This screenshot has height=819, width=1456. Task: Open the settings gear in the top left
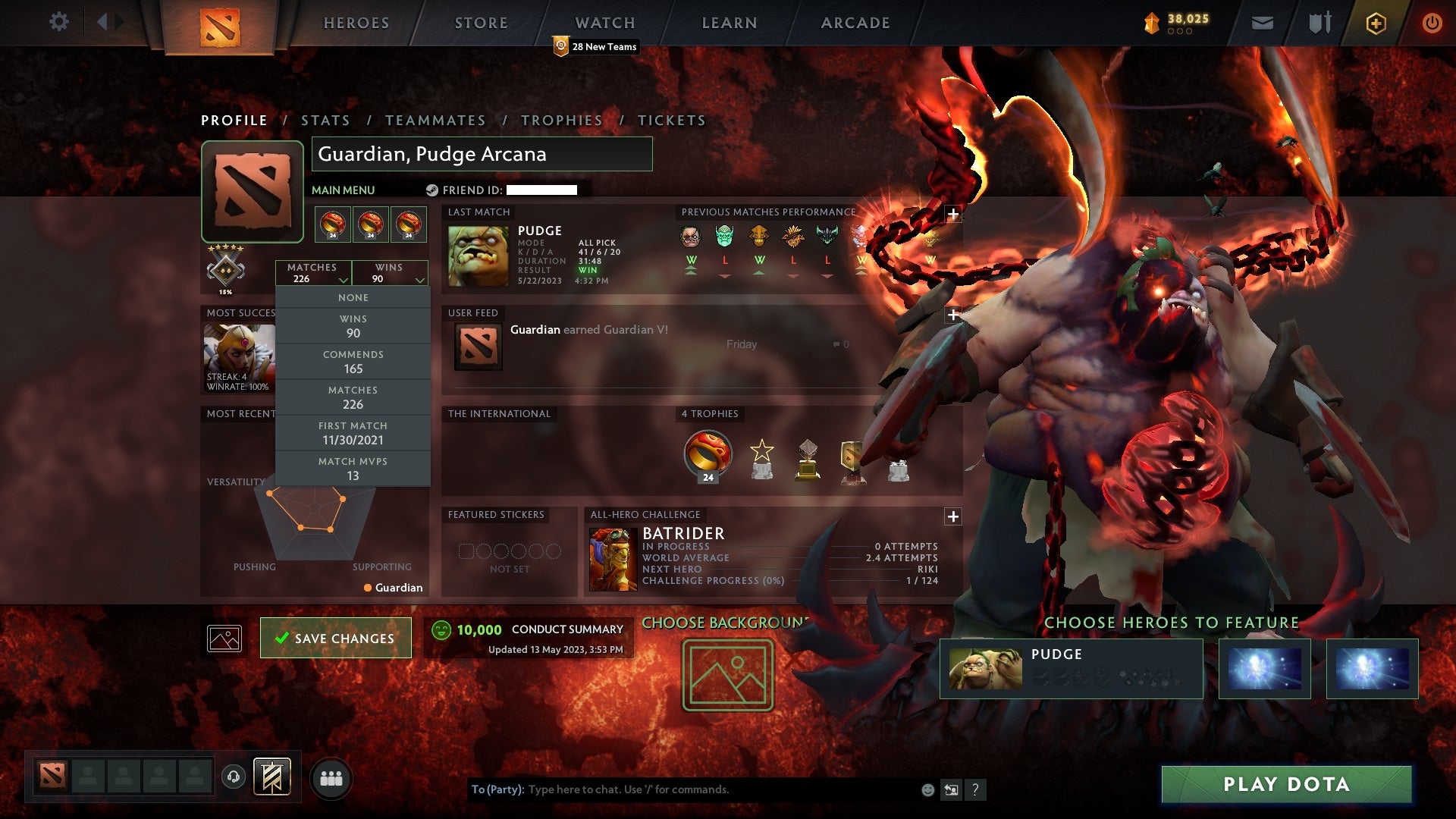coord(59,22)
